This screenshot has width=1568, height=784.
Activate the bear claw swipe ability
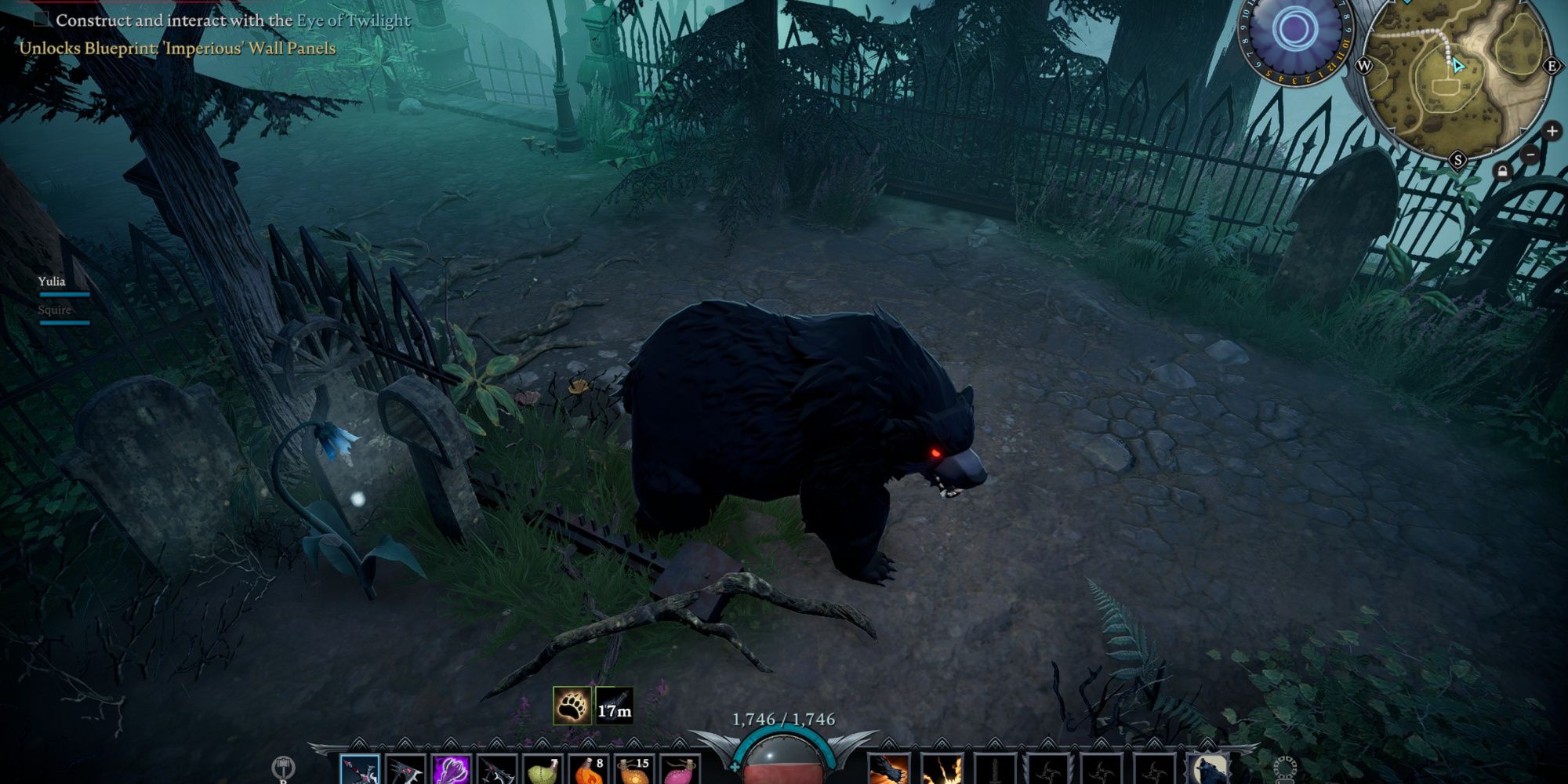pyautogui.click(x=888, y=770)
